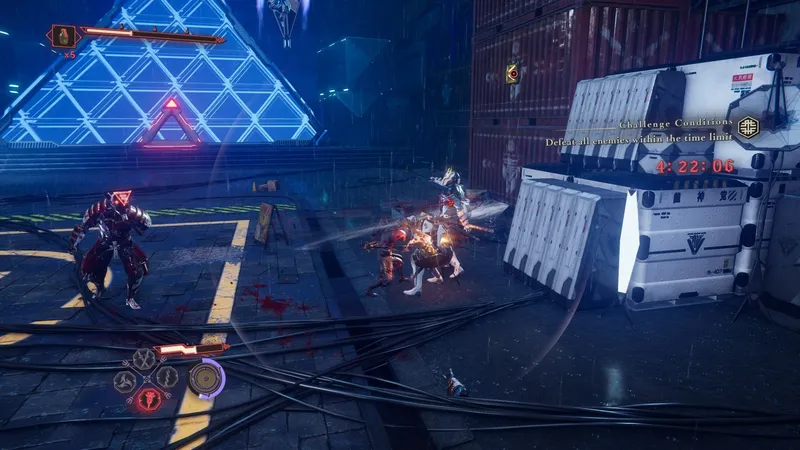Choose the crossed blades skill icon
The image size is (800, 450).
[x=146, y=358]
